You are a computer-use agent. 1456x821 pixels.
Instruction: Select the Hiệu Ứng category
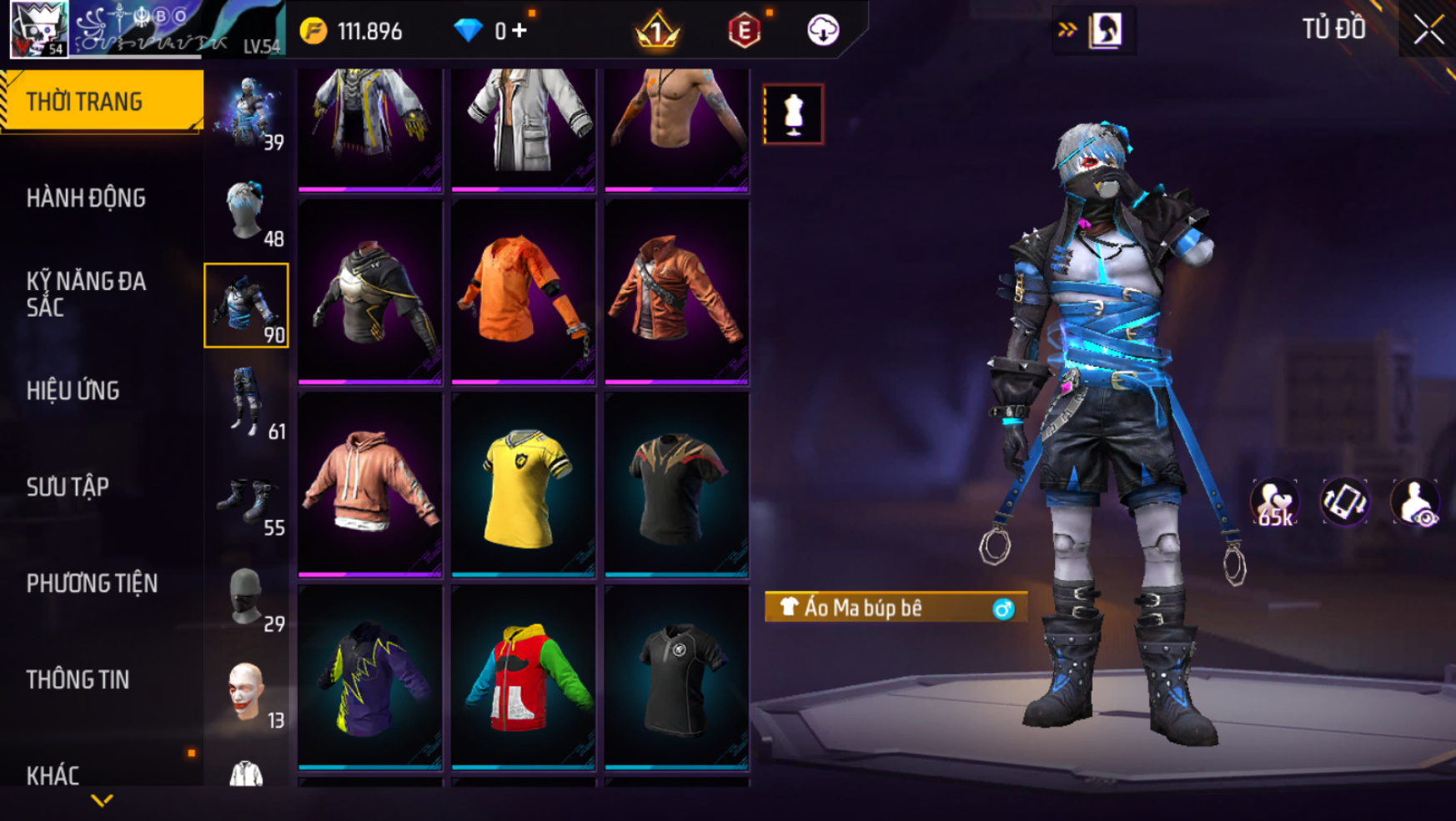click(x=73, y=391)
